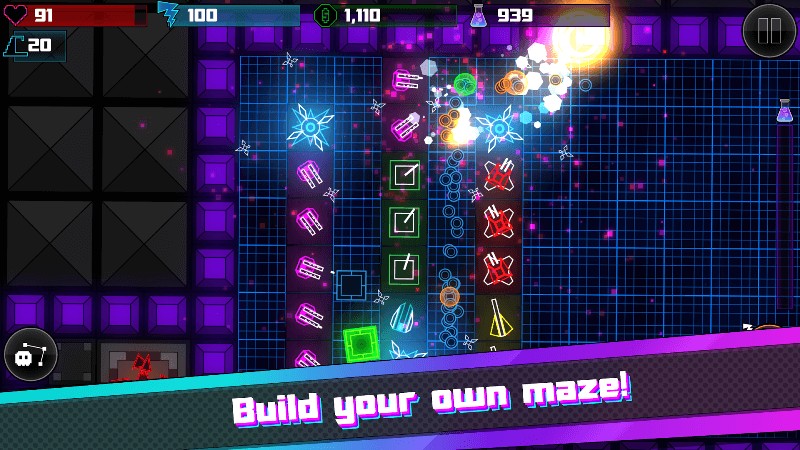Image resolution: width=800 pixels, height=450 pixels.
Task: Pause the game with the round pause button
Action: tap(769, 30)
